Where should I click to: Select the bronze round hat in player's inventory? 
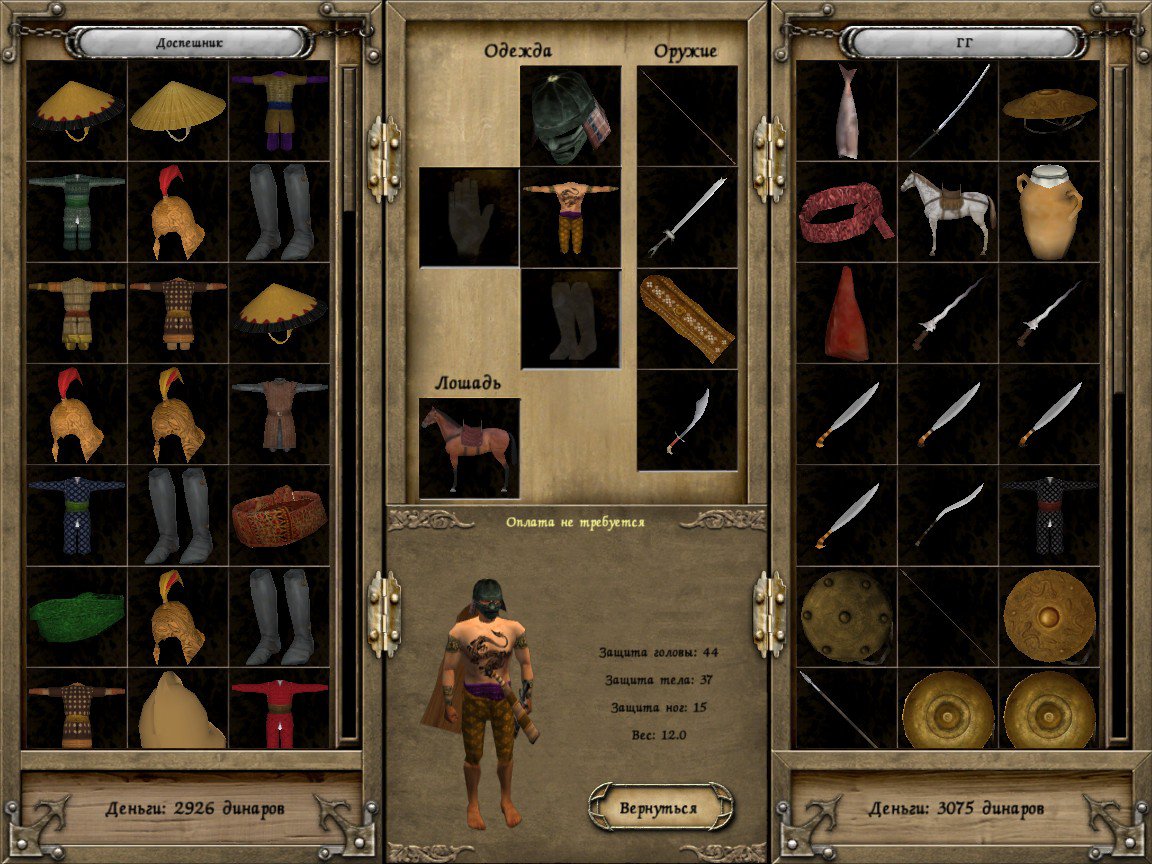1049,110
